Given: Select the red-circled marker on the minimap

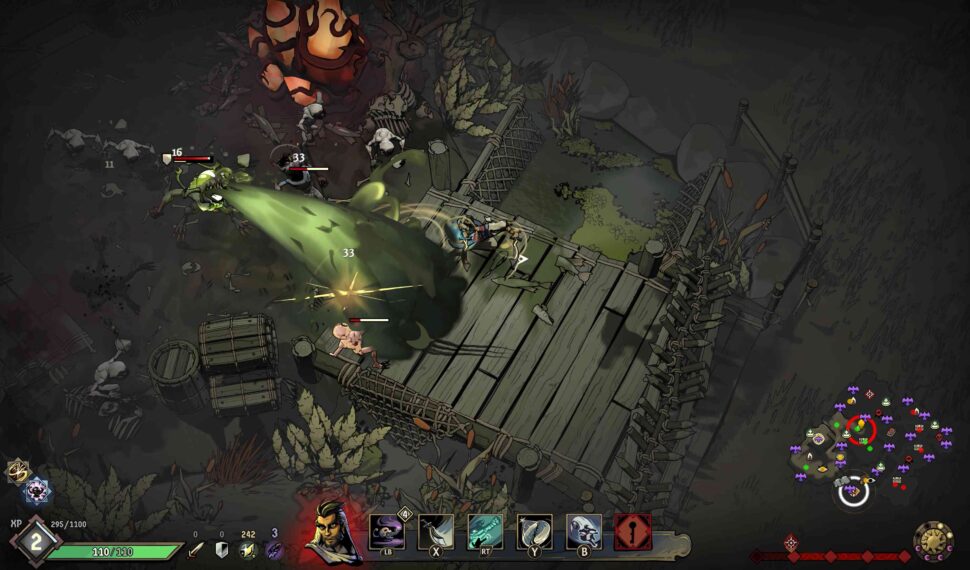Looking at the screenshot, I should (x=860, y=431).
